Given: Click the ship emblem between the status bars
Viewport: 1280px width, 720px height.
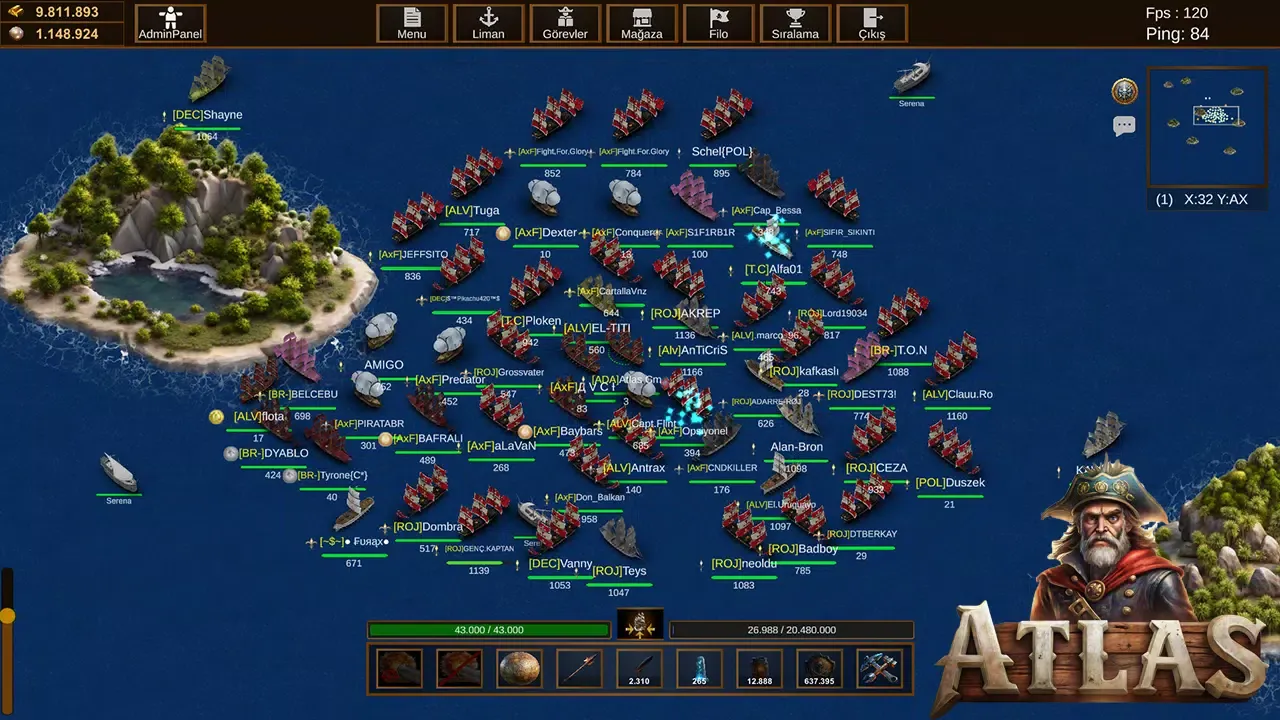Looking at the screenshot, I should click(639, 628).
